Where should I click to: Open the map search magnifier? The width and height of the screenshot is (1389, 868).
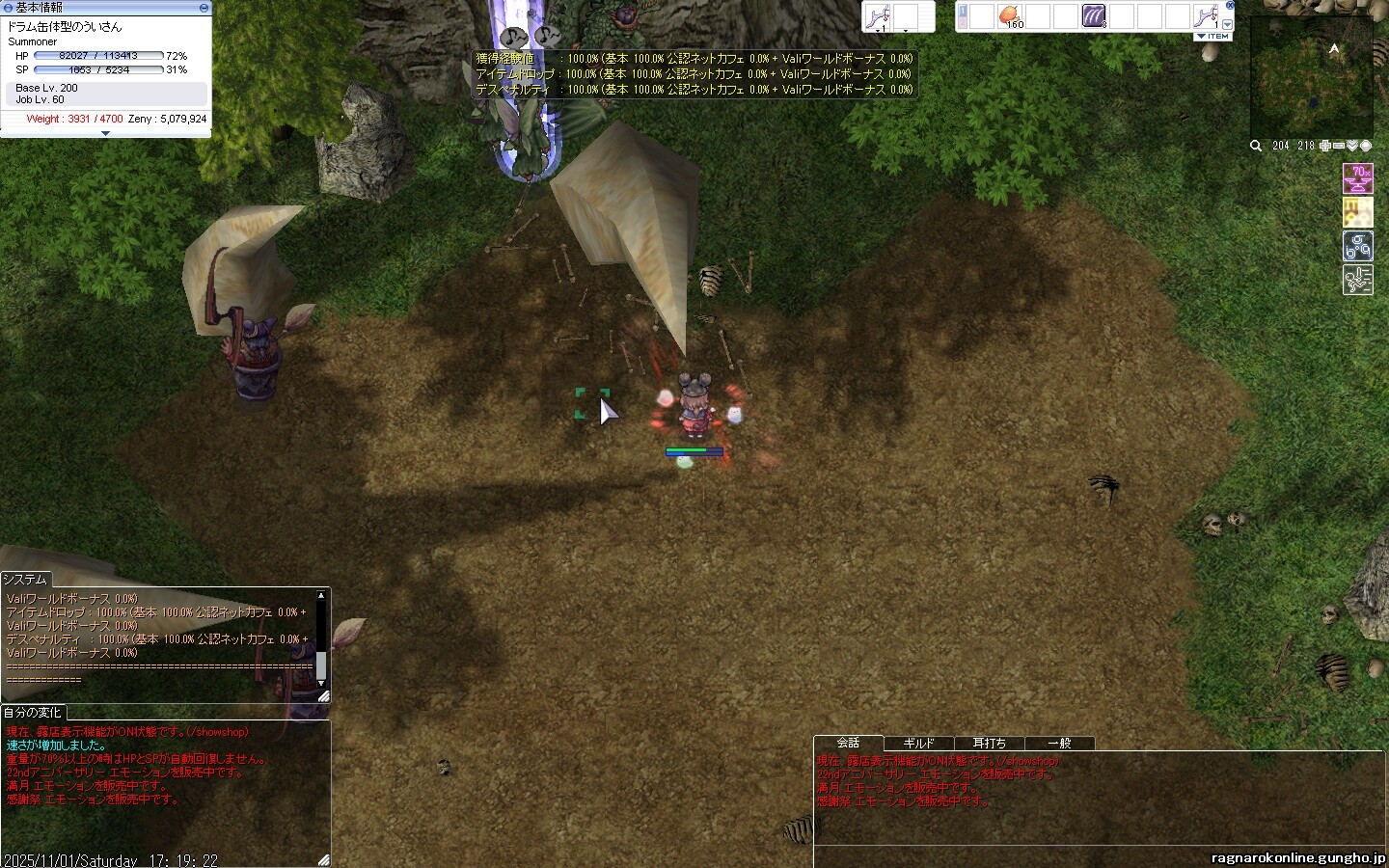tap(1256, 146)
